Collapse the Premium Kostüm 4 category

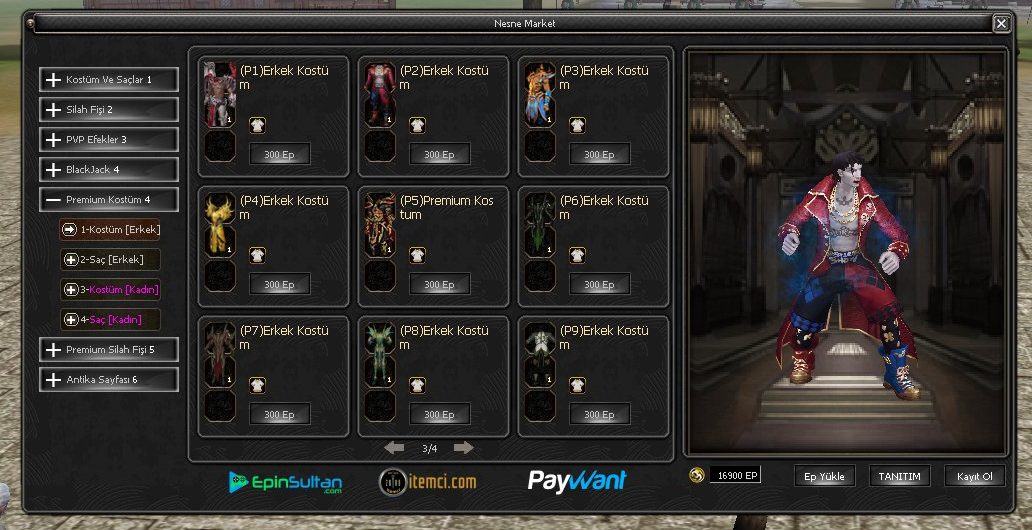coord(109,200)
